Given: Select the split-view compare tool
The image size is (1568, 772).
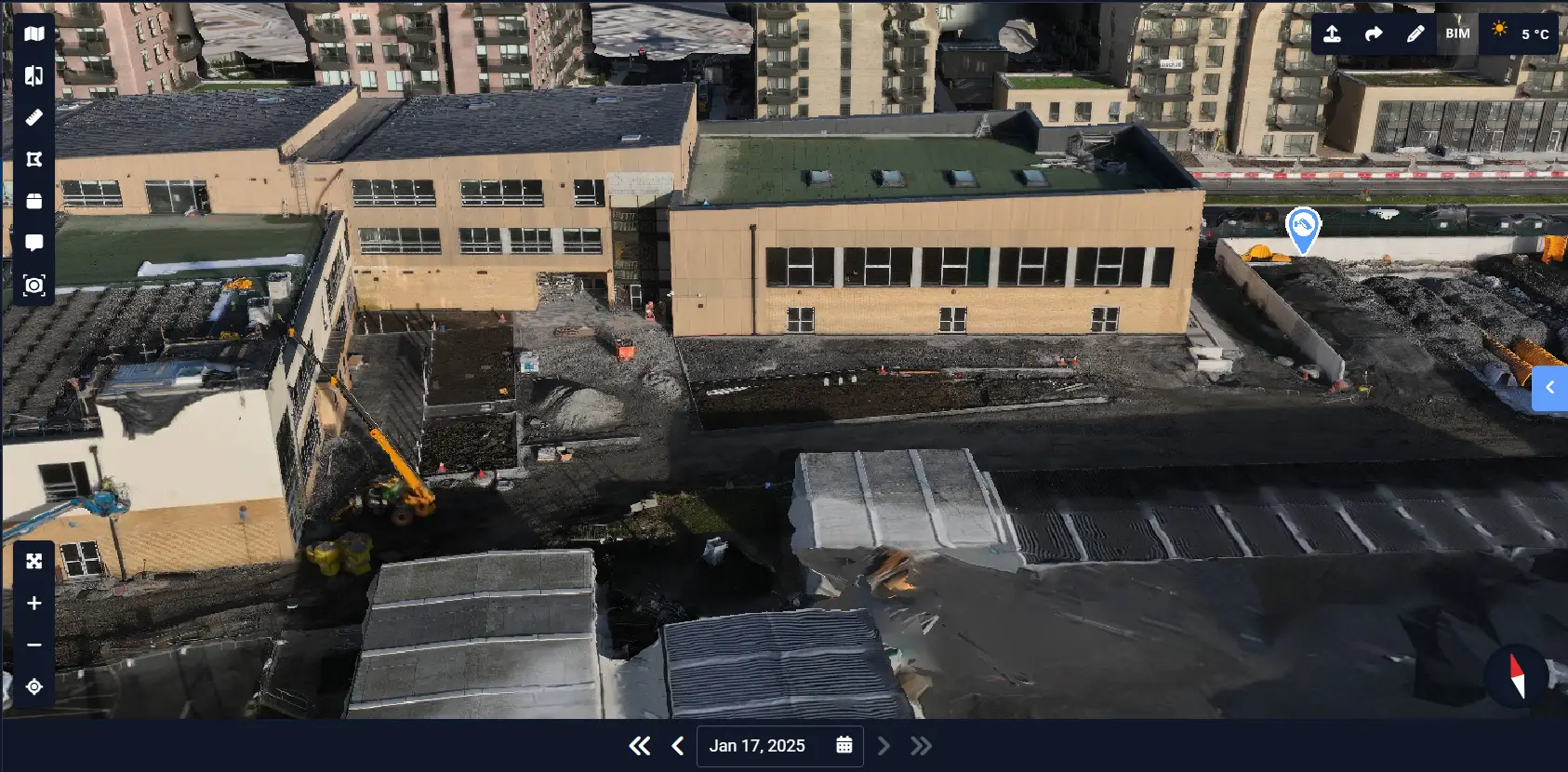Looking at the screenshot, I should point(33,75).
